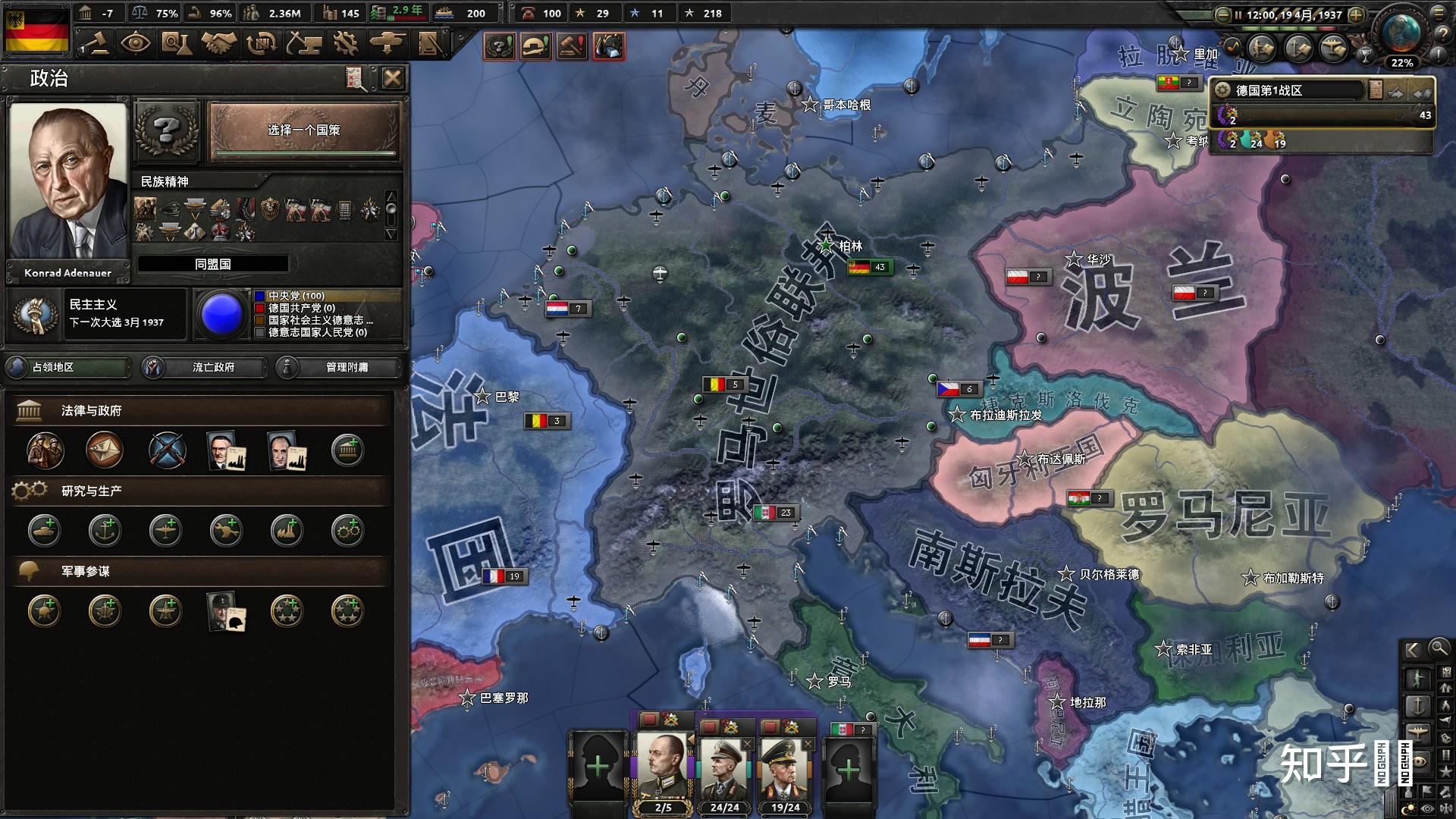Click the 同盟国 faction label

212,264
